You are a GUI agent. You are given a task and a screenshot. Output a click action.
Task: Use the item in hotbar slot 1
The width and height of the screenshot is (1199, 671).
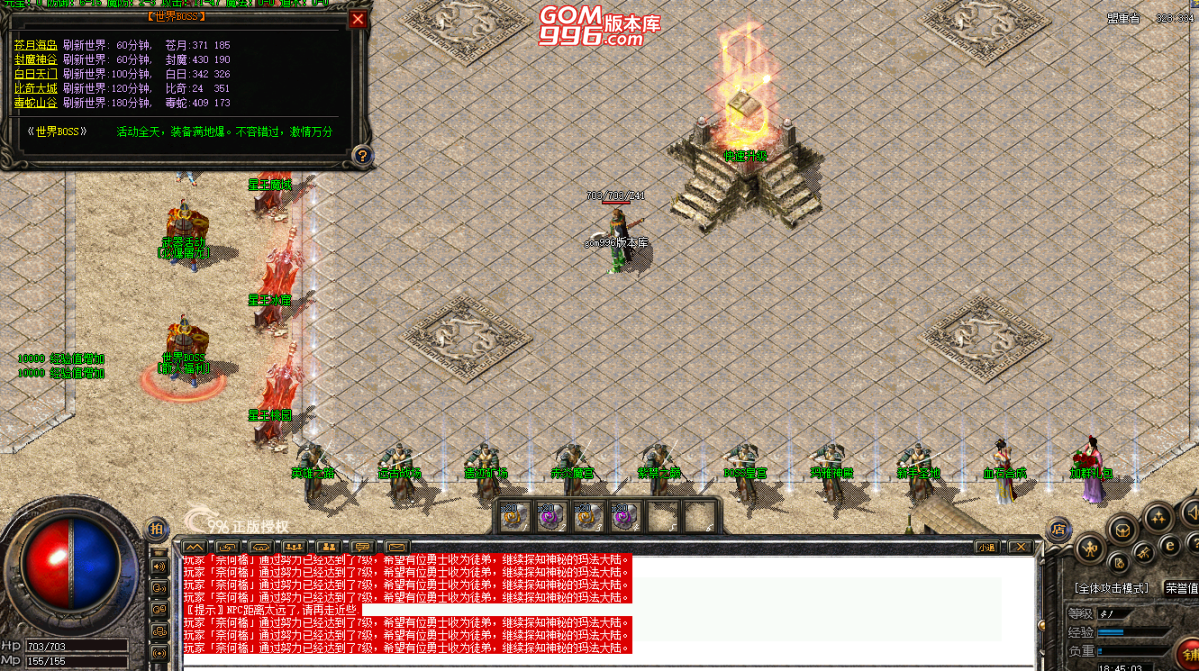514,516
